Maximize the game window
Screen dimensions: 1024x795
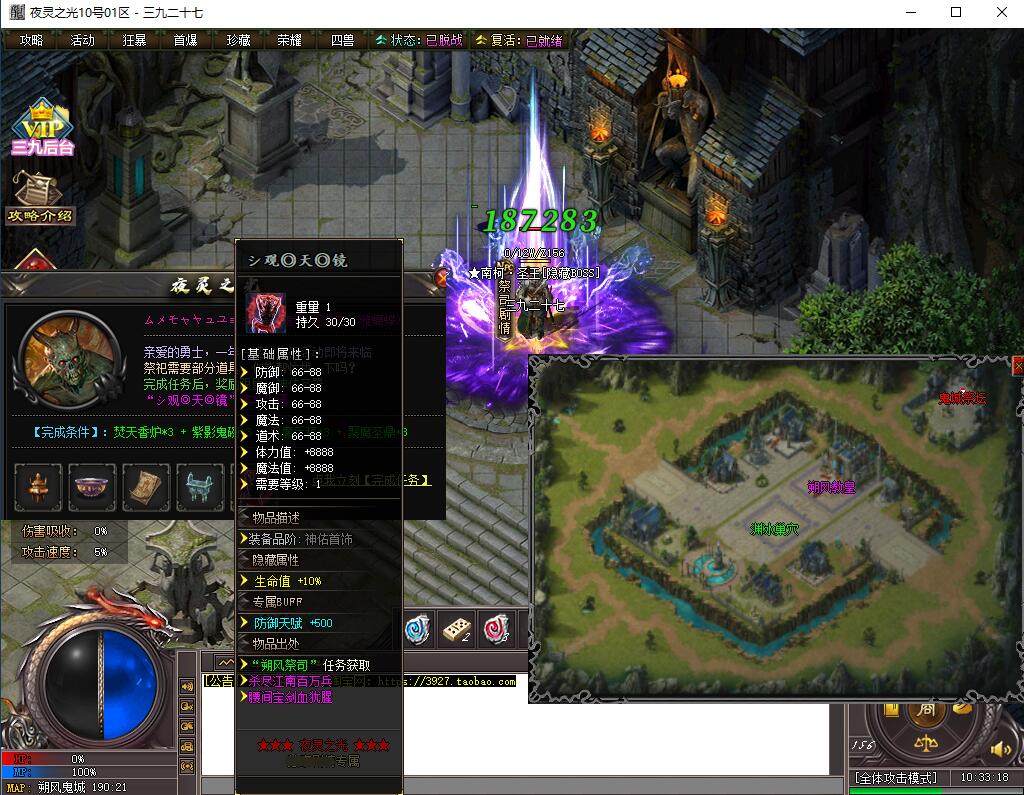[956, 12]
